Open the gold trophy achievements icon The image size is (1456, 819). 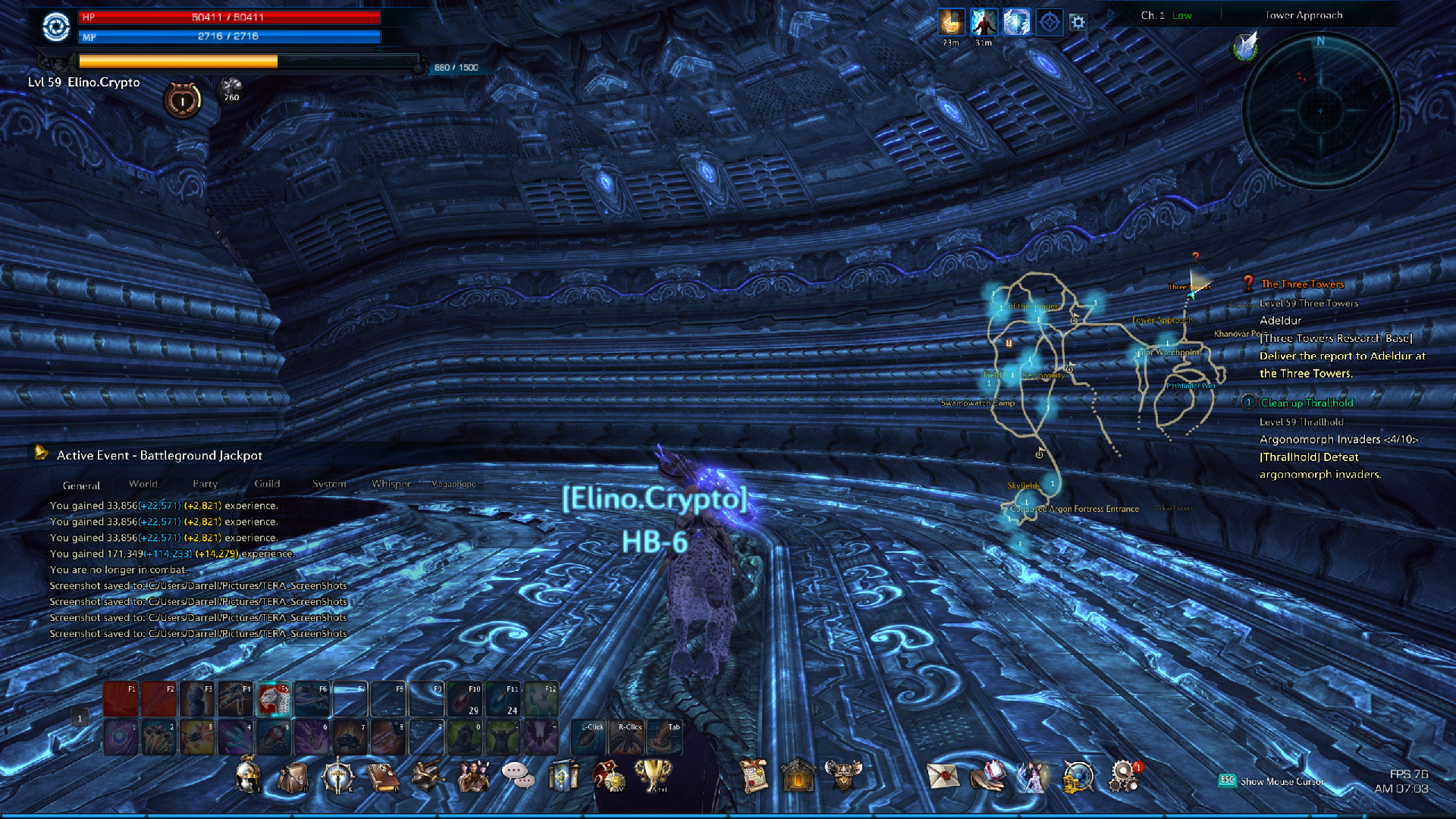click(652, 775)
